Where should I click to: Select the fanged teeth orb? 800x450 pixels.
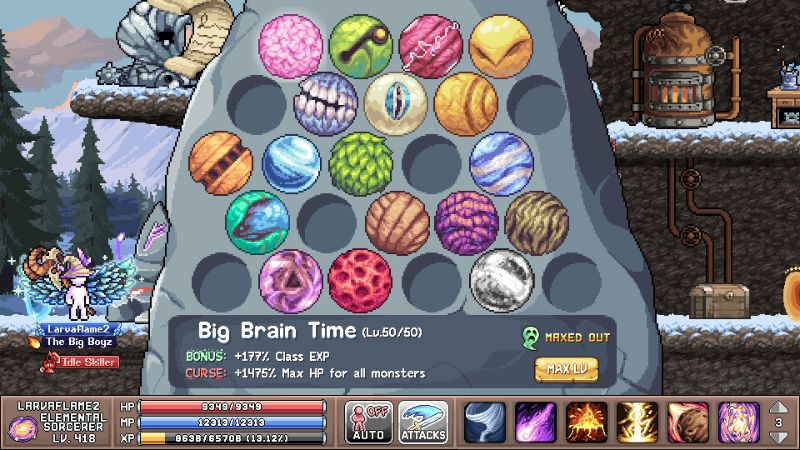pos(326,103)
